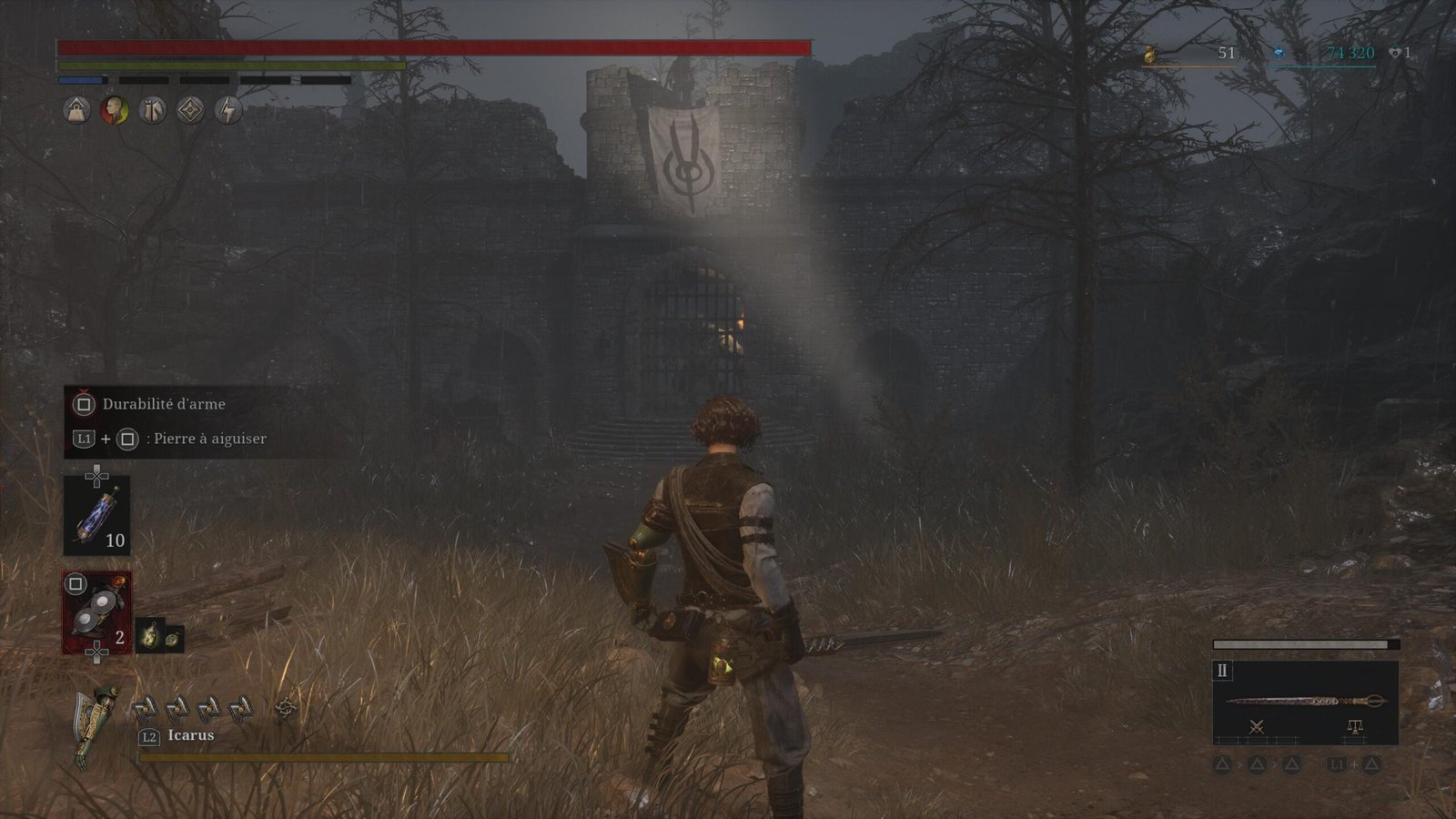This screenshot has width=1456, height=819.
Task: Choose the red-highlighted grindstone item slot
Action: click(96, 612)
